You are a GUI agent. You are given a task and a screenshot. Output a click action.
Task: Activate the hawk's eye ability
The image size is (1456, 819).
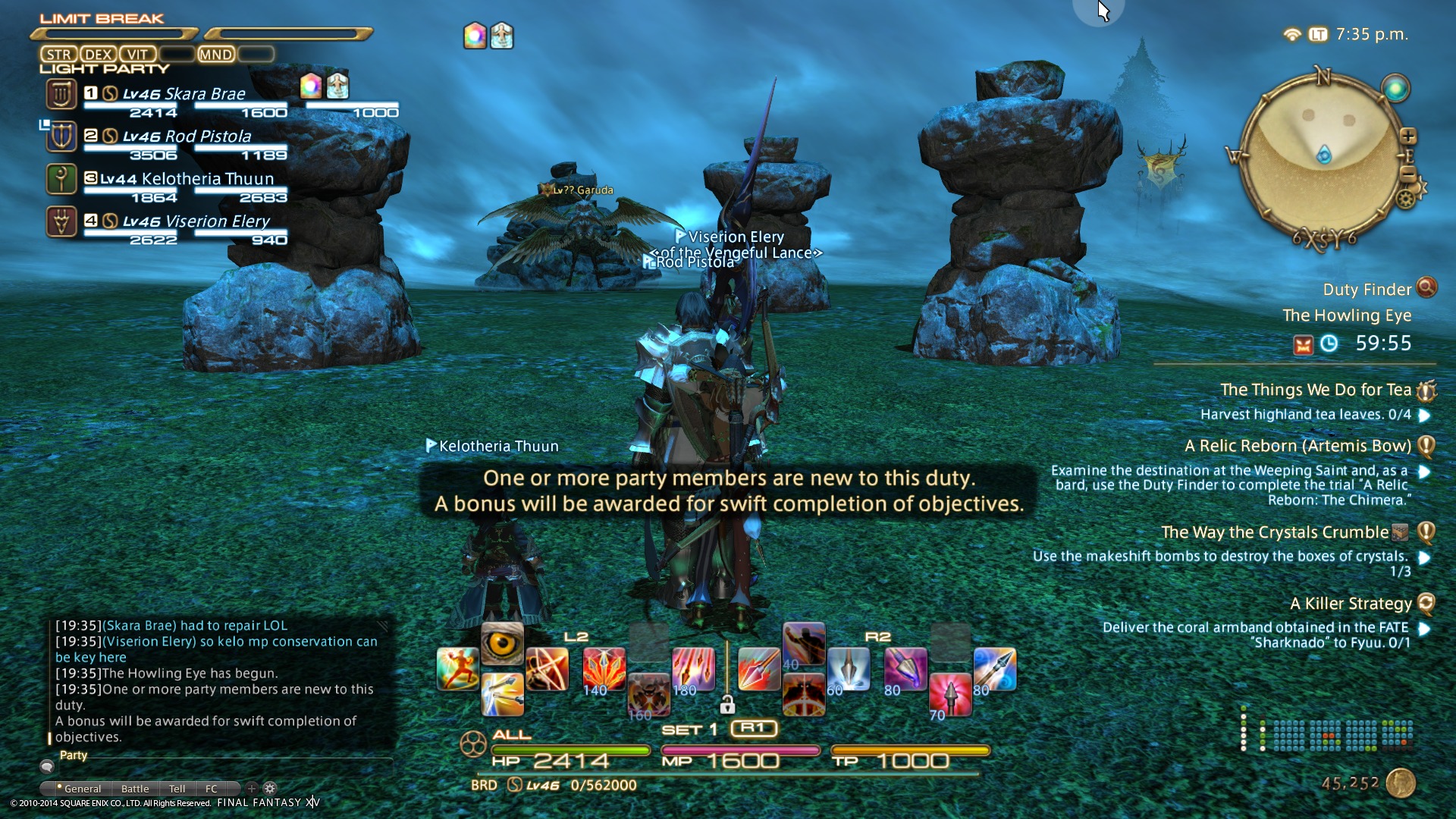(502, 644)
